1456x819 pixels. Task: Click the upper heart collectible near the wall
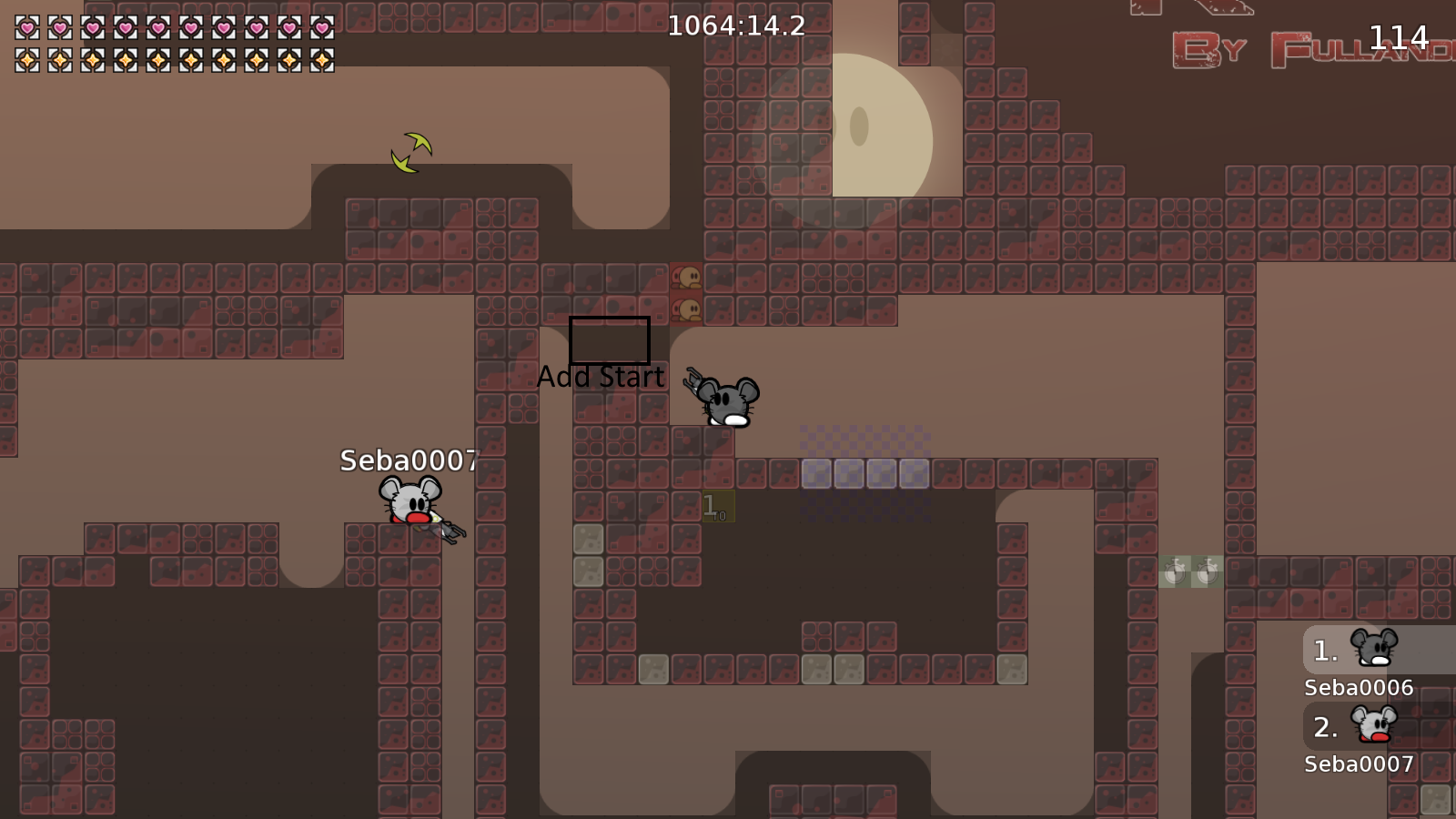[687, 275]
